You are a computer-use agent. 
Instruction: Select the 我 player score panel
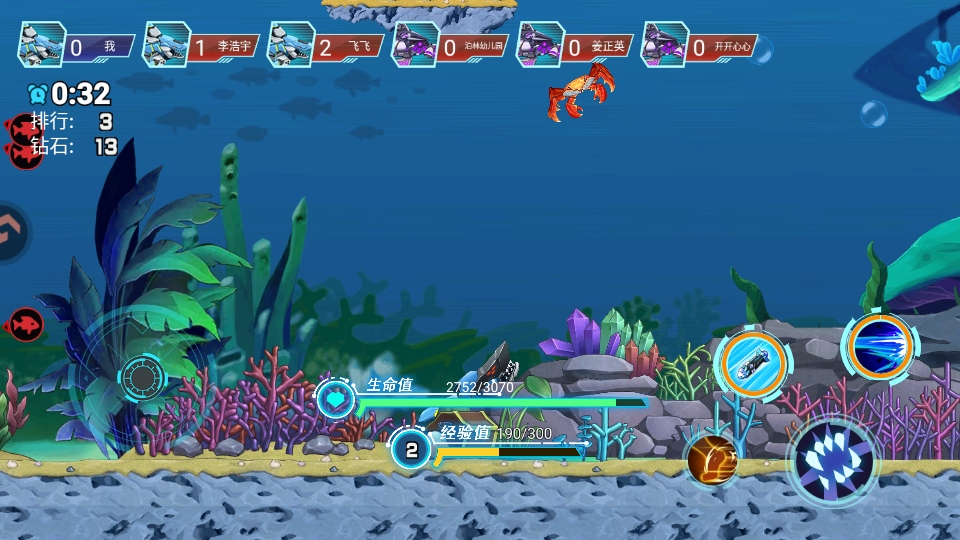[x=77, y=46]
